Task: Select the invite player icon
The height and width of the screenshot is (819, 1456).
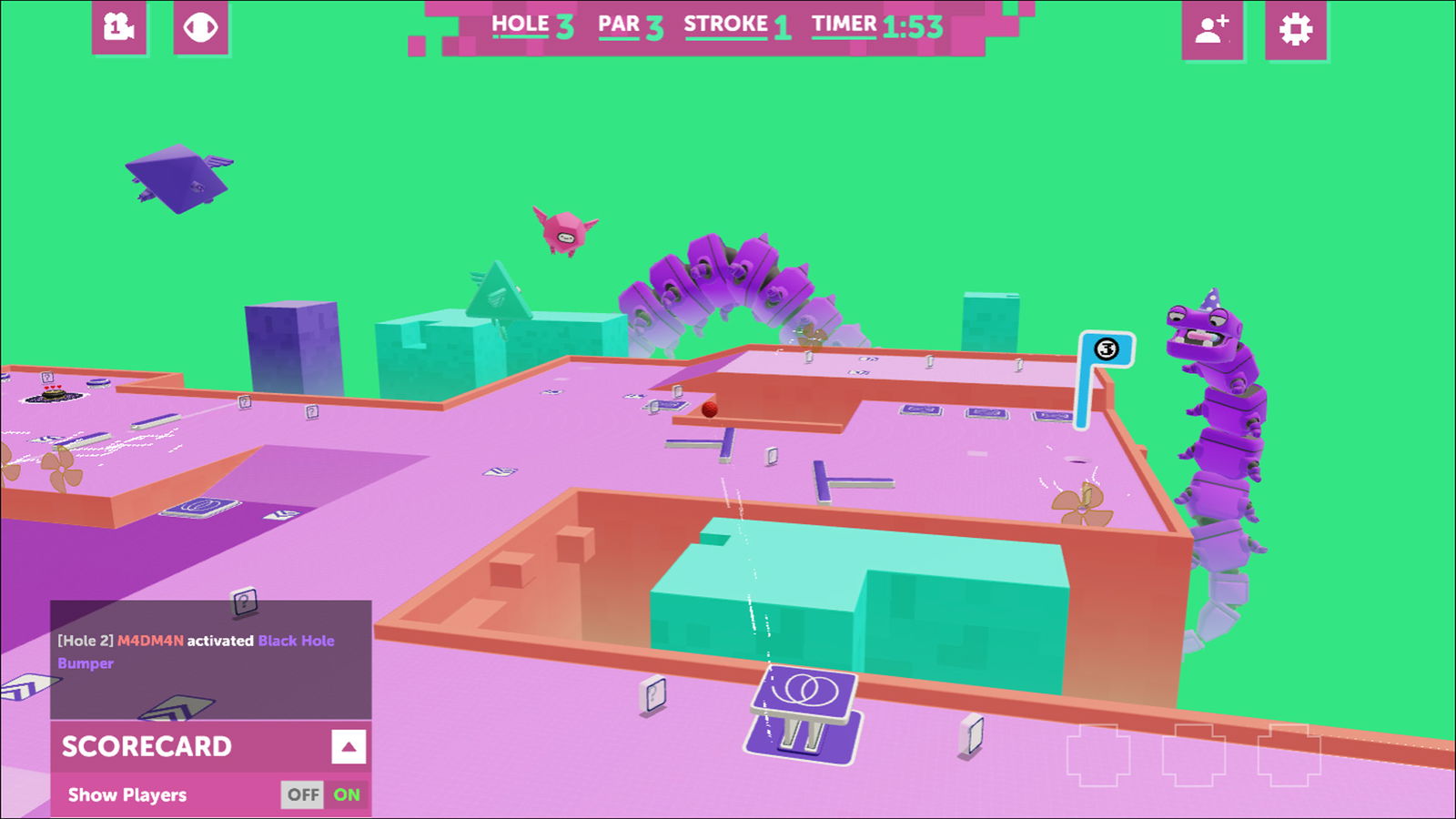Action: tap(1212, 28)
